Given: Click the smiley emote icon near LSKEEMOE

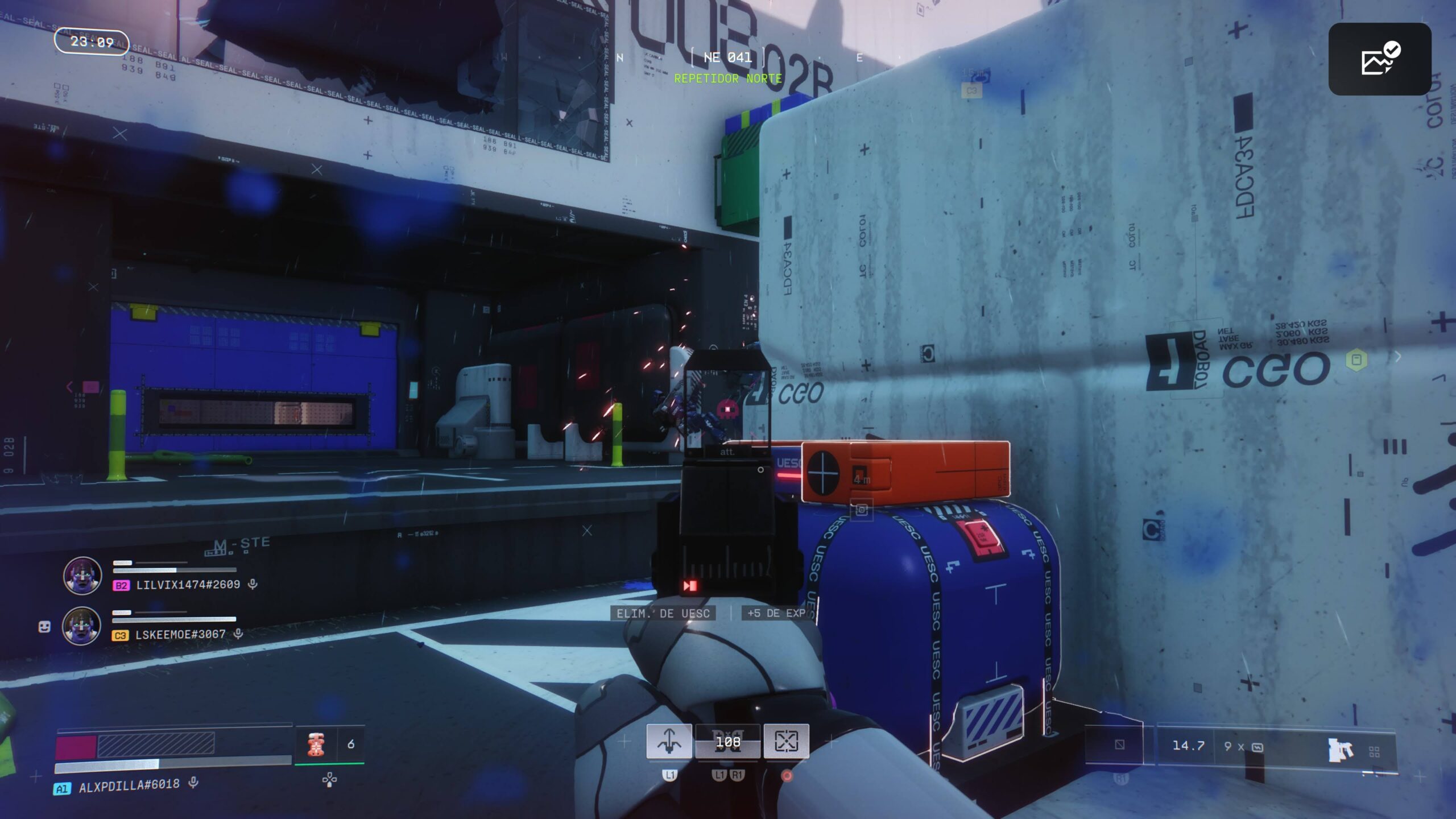Looking at the screenshot, I should [44, 627].
